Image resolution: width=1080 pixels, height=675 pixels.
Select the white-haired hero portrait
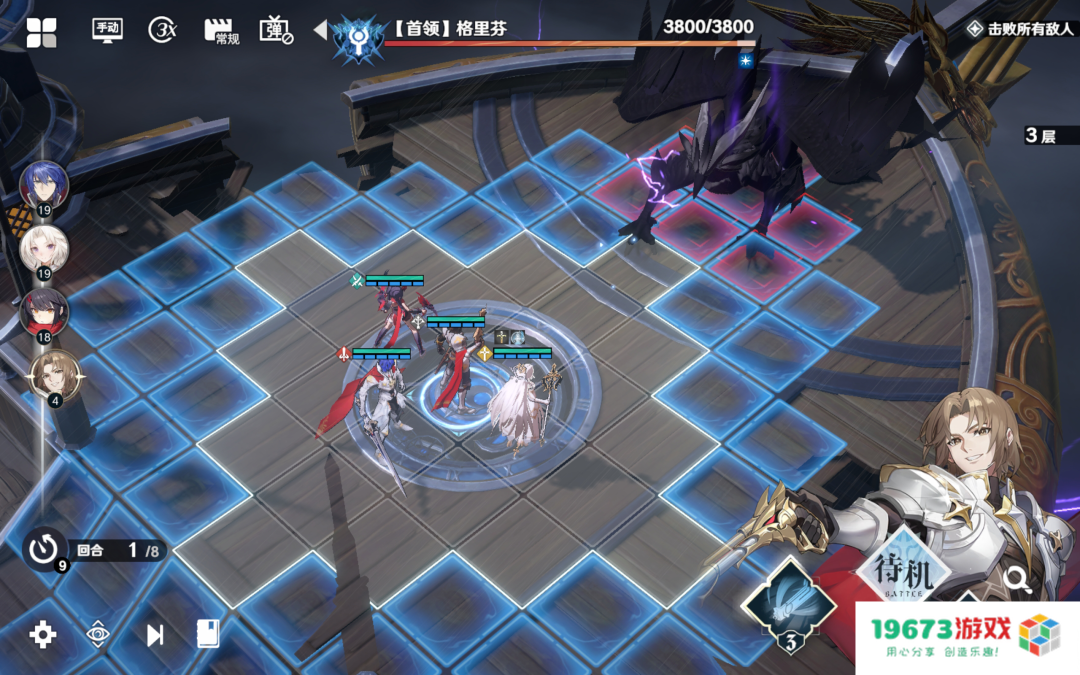[x=44, y=250]
